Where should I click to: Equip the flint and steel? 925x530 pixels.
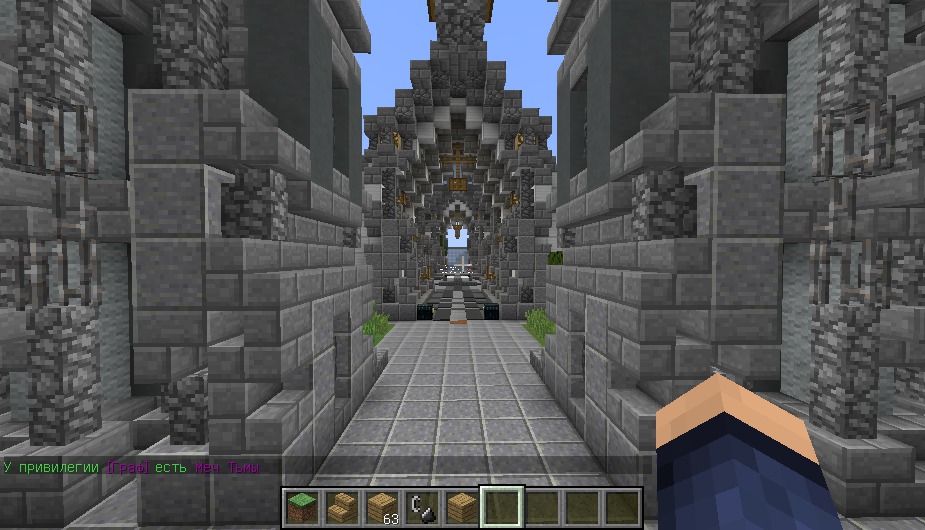(x=420, y=506)
